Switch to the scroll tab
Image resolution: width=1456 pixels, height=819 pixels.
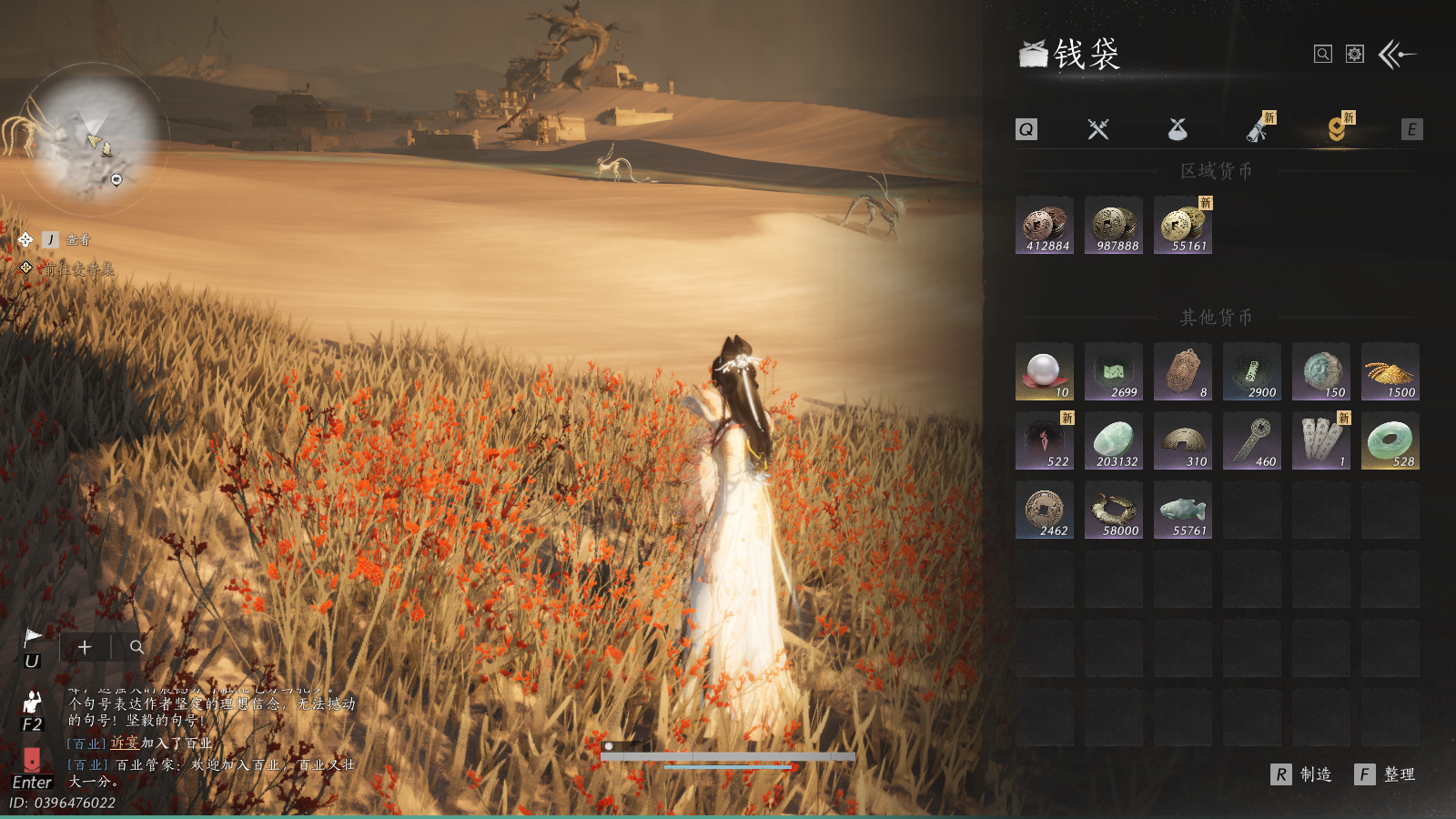(x=1258, y=129)
